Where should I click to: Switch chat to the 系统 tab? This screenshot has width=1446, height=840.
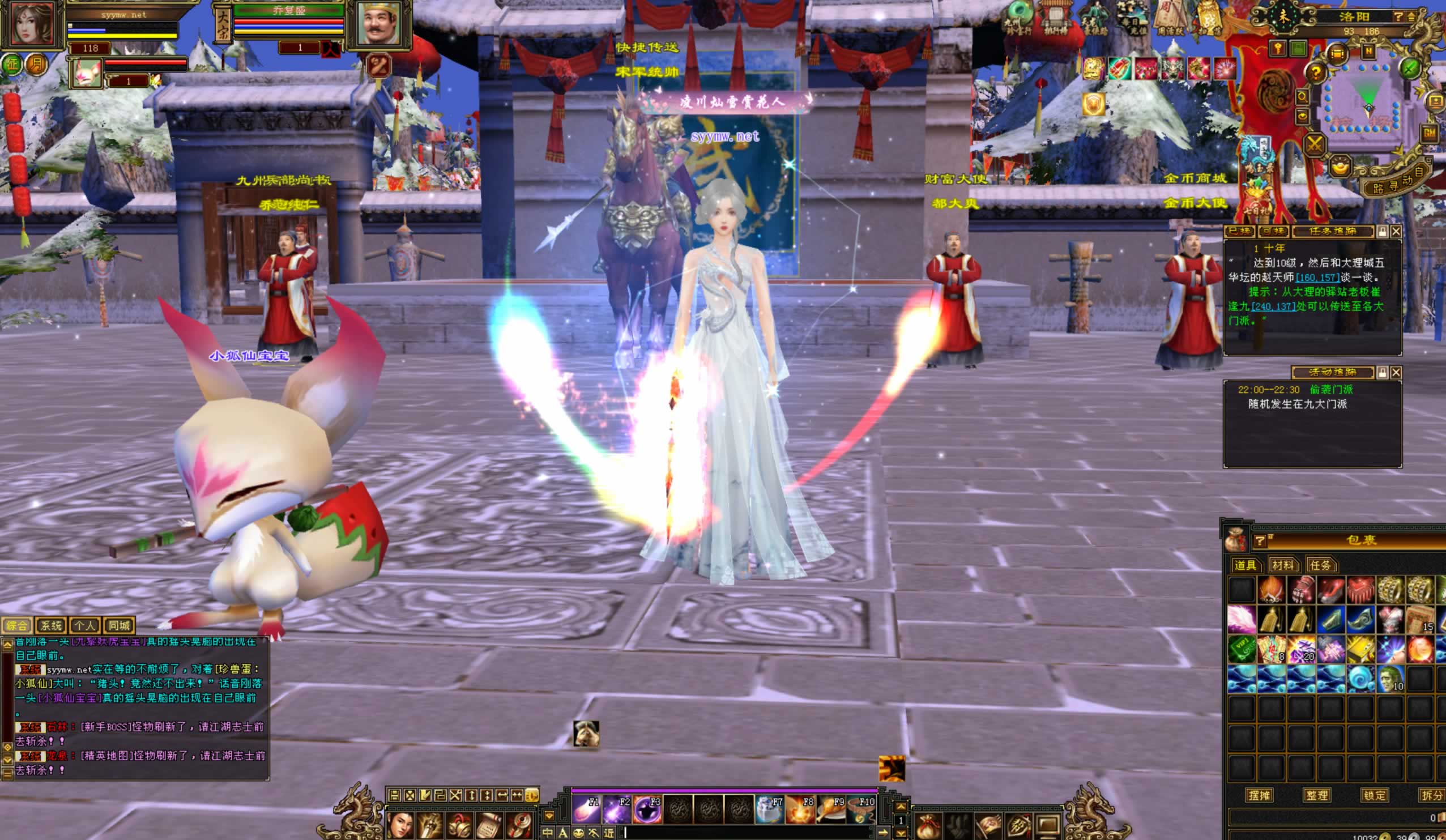50,625
